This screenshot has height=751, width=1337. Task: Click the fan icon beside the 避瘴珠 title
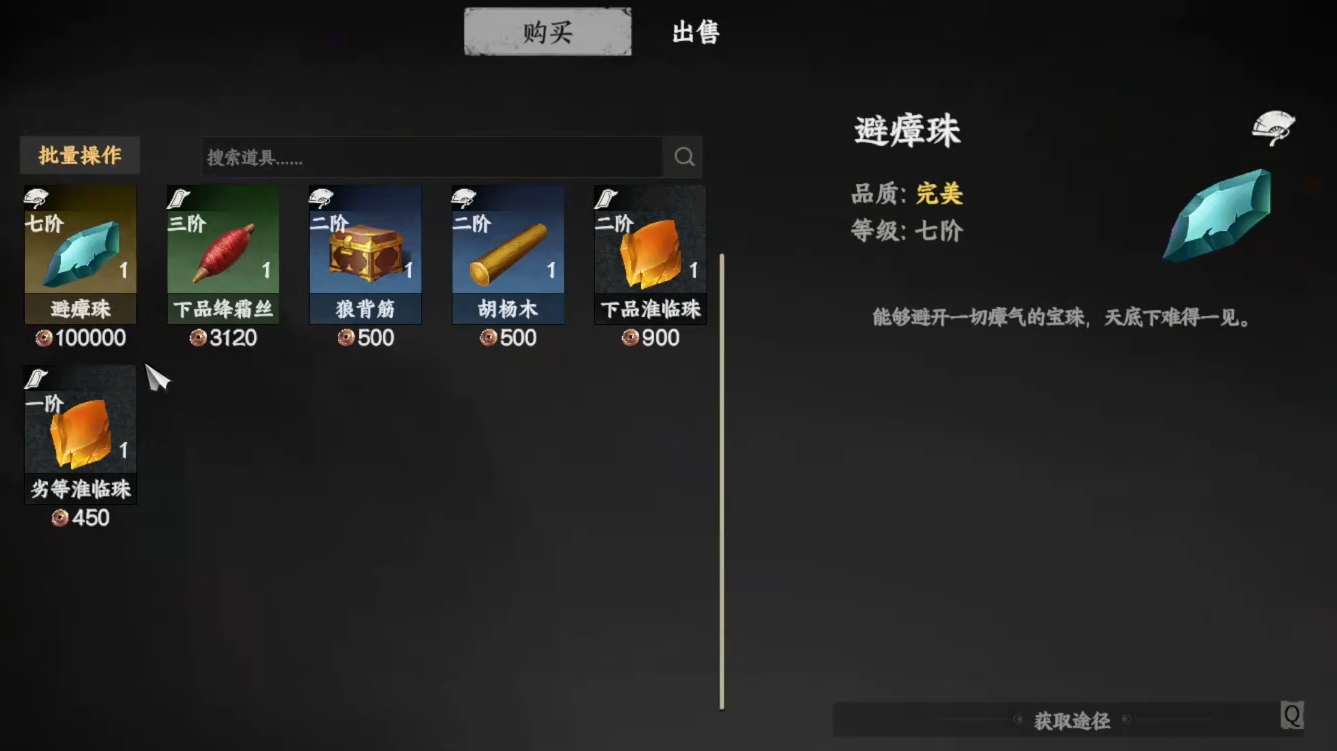coord(1273,126)
